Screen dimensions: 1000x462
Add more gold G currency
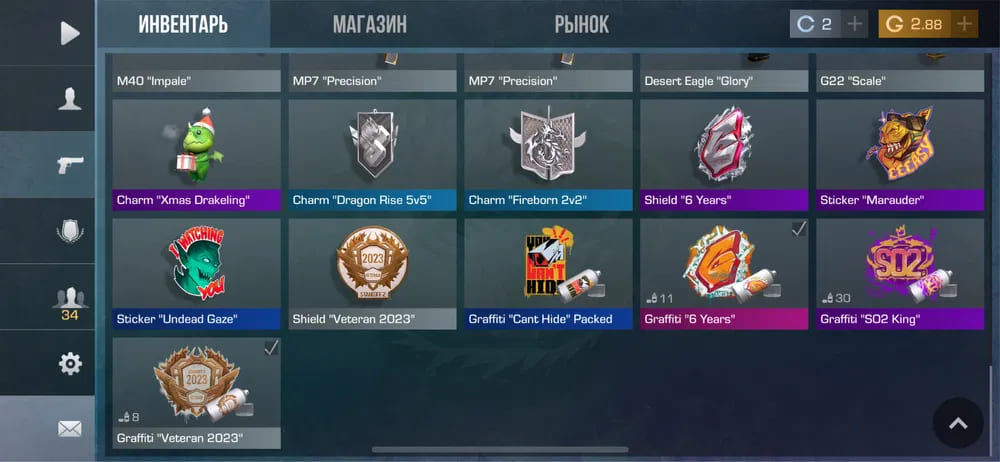click(x=964, y=24)
